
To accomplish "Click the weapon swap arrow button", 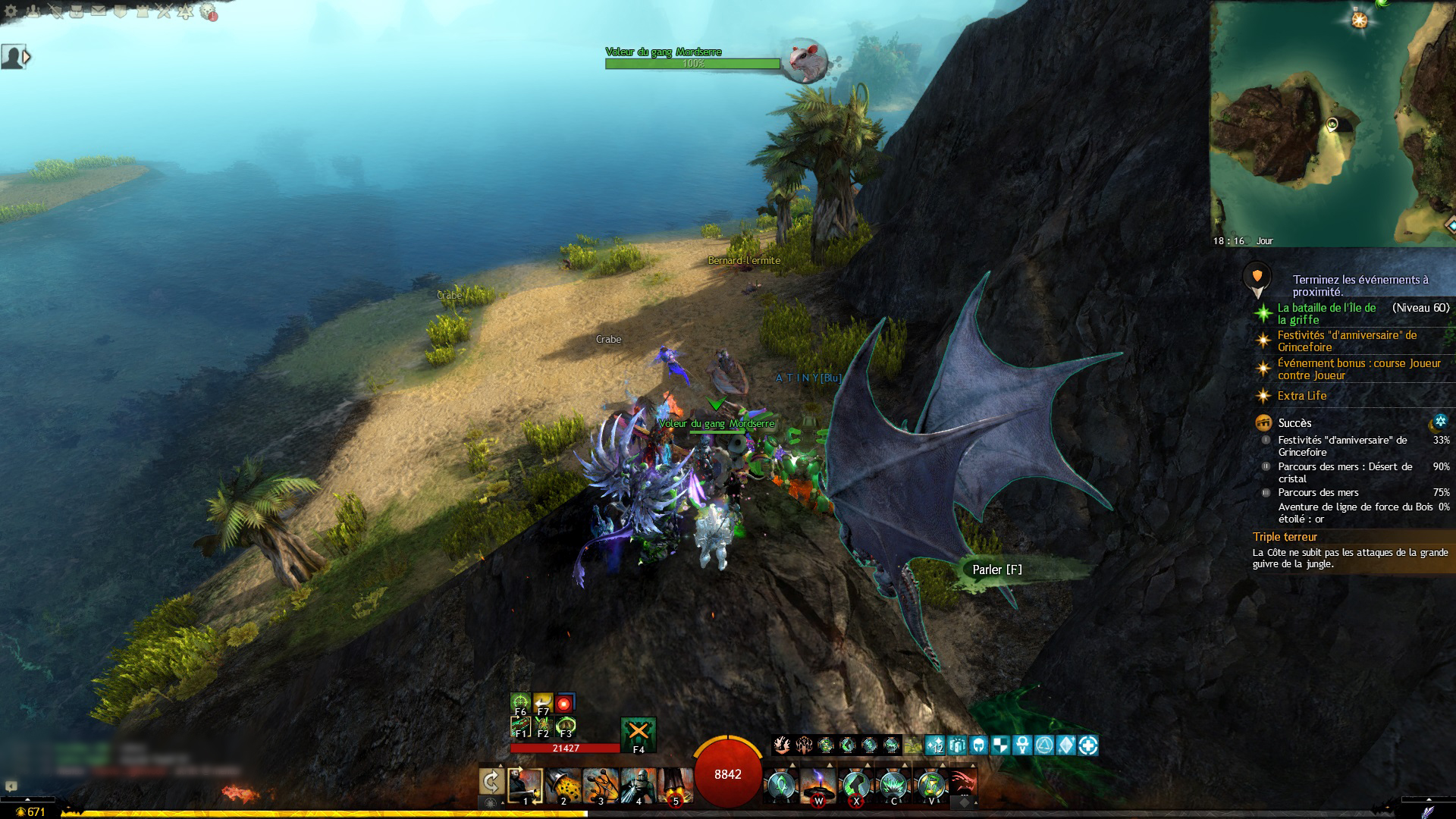I will click(491, 782).
